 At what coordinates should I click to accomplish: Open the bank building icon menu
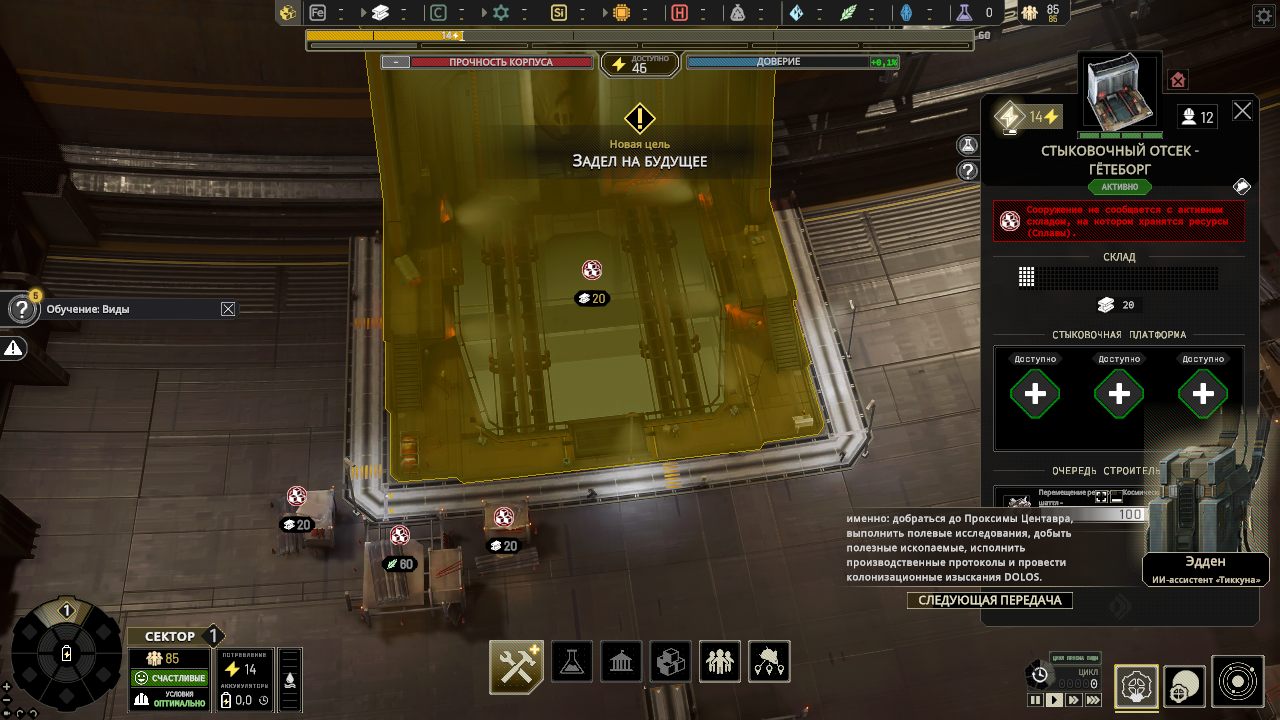(x=622, y=662)
